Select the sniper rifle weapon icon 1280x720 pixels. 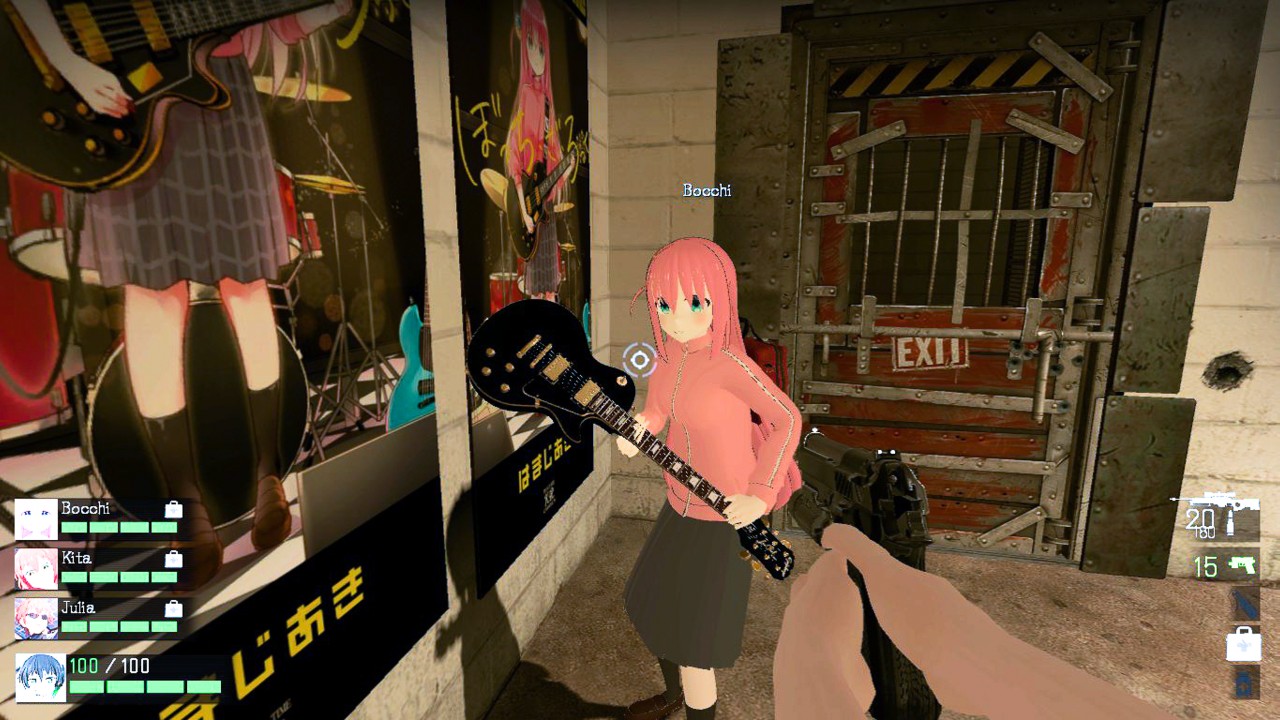[x=1218, y=500]
